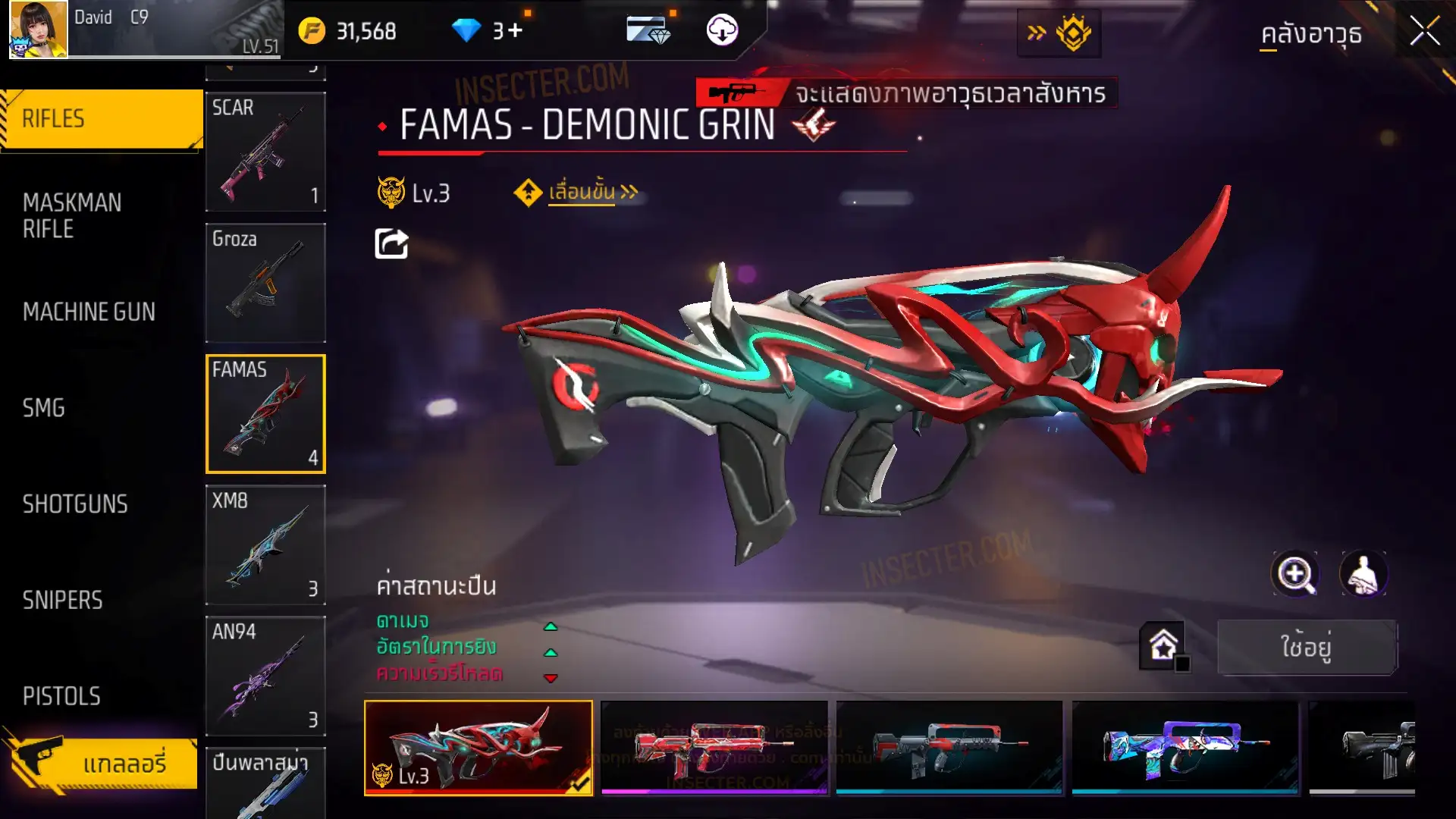The image size is (1456, 819).
Task: Select the SMG weapon category
Action: (44, 408)
